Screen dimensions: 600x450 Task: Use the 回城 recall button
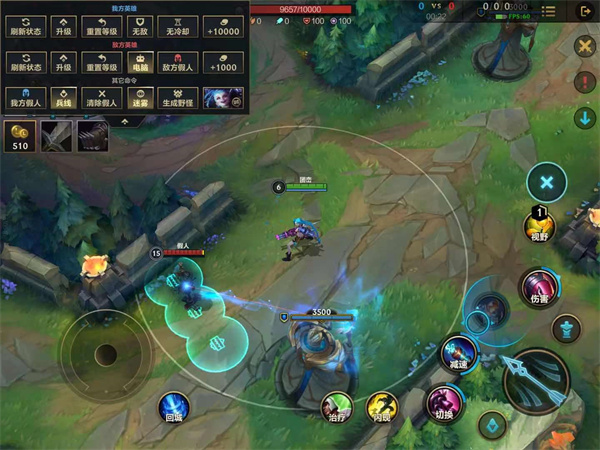point(173,407)
